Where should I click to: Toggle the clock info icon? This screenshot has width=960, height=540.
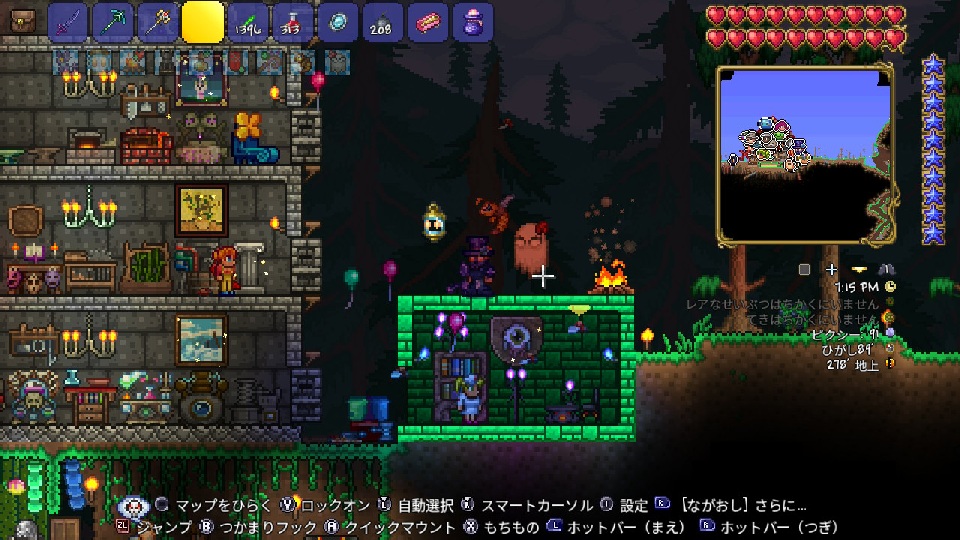pyautogui.click(x=890, y=287)
